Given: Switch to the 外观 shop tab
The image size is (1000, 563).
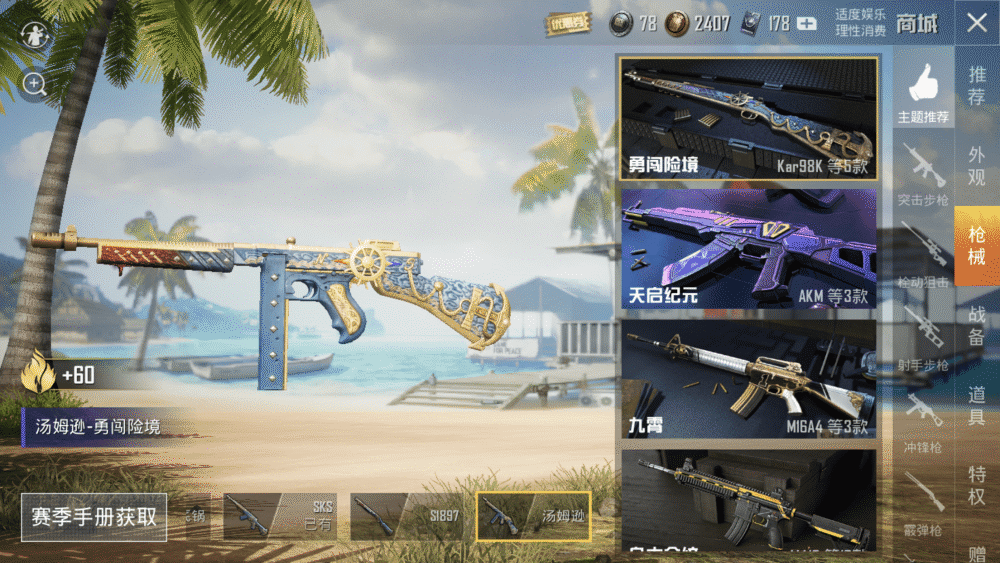Looking at the screenshot, I should pyautogui.click(x=976, y=166).
